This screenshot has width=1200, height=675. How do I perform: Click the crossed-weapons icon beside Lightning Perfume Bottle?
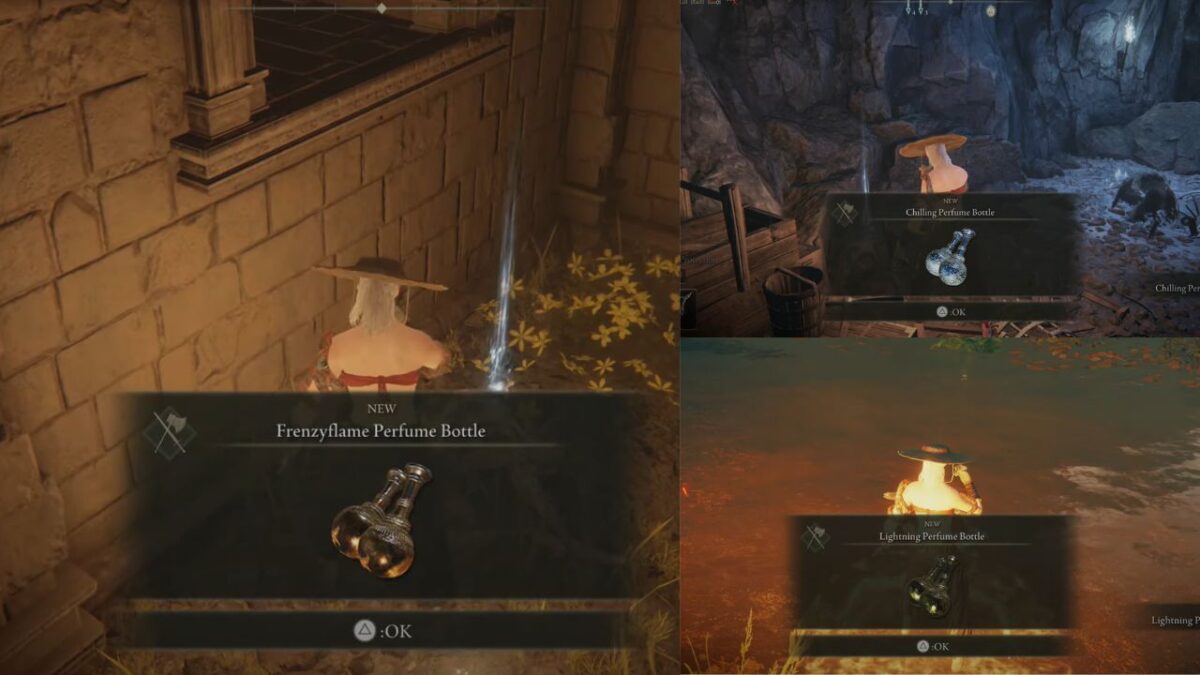coord(816,537)
